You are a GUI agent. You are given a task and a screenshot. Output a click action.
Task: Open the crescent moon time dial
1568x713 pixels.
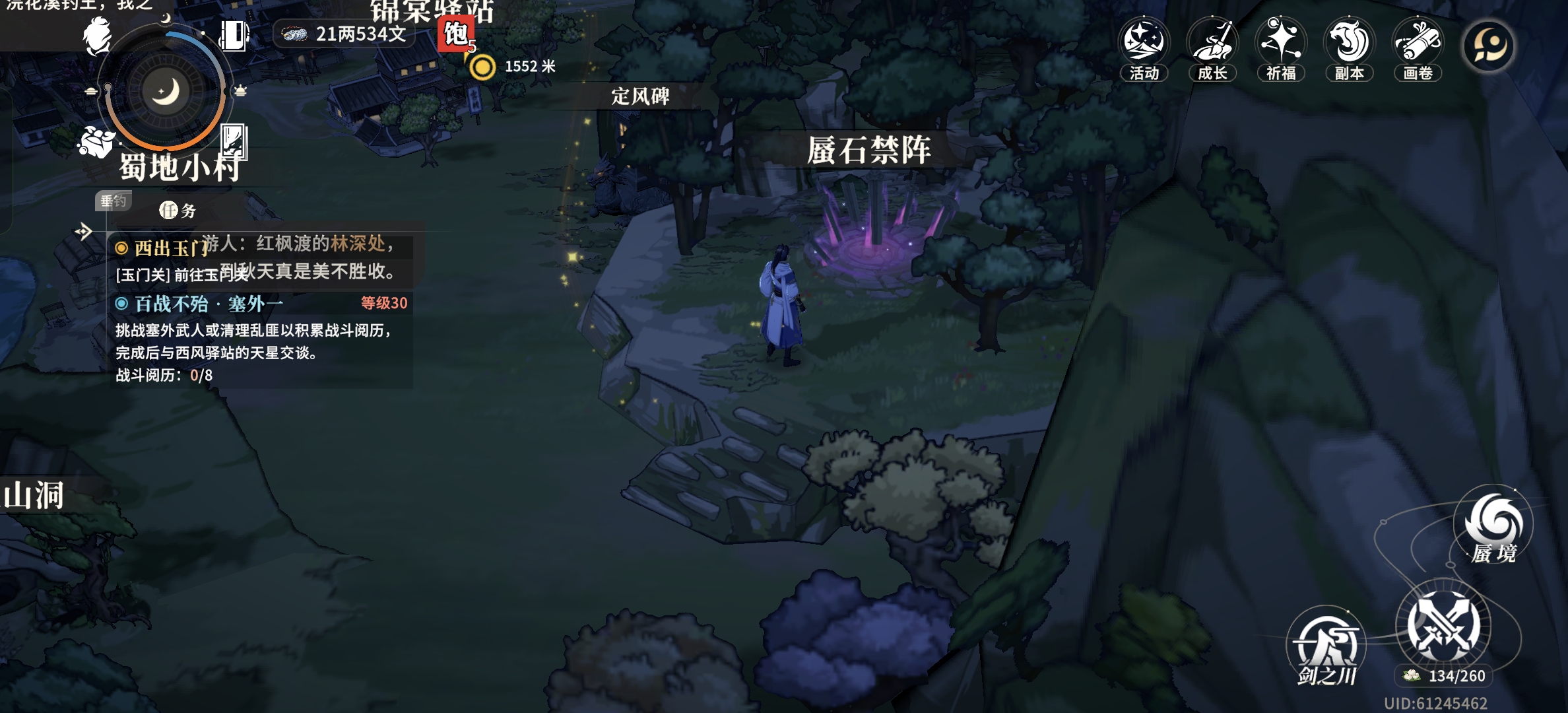[165, 92]
